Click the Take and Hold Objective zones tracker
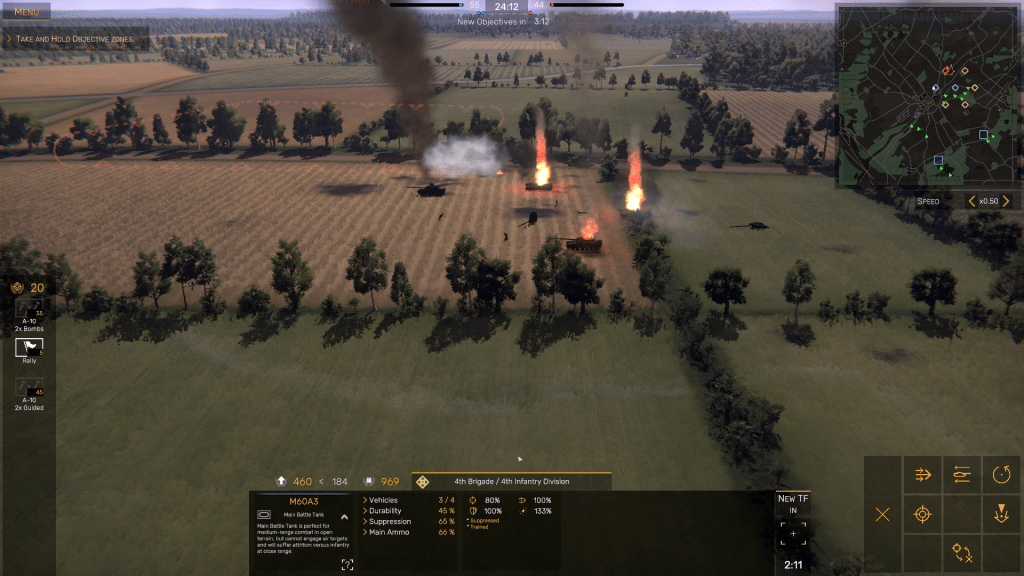Image resolution: width=1024 pixels, height=576 pixels. point(77,39)
